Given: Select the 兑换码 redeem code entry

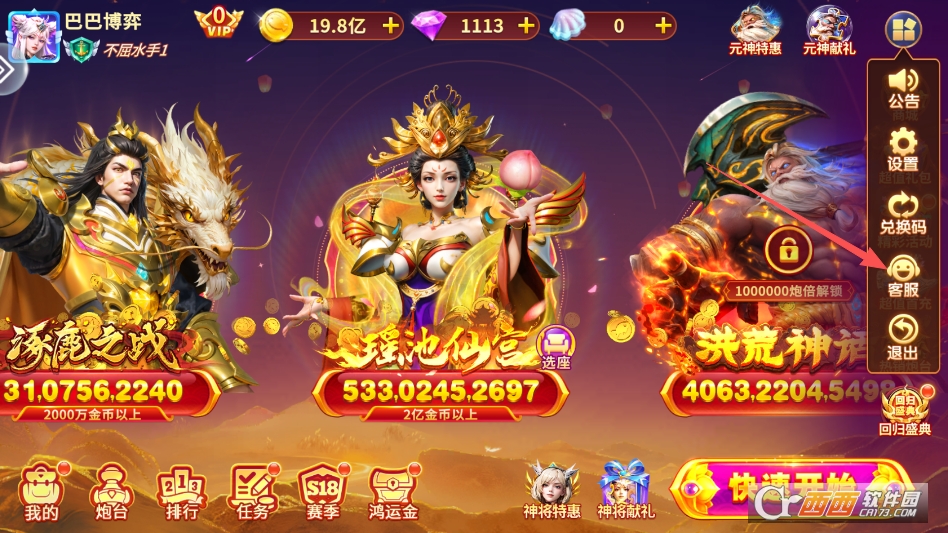Looking at the screenshot, I should [x=903, y=212].
